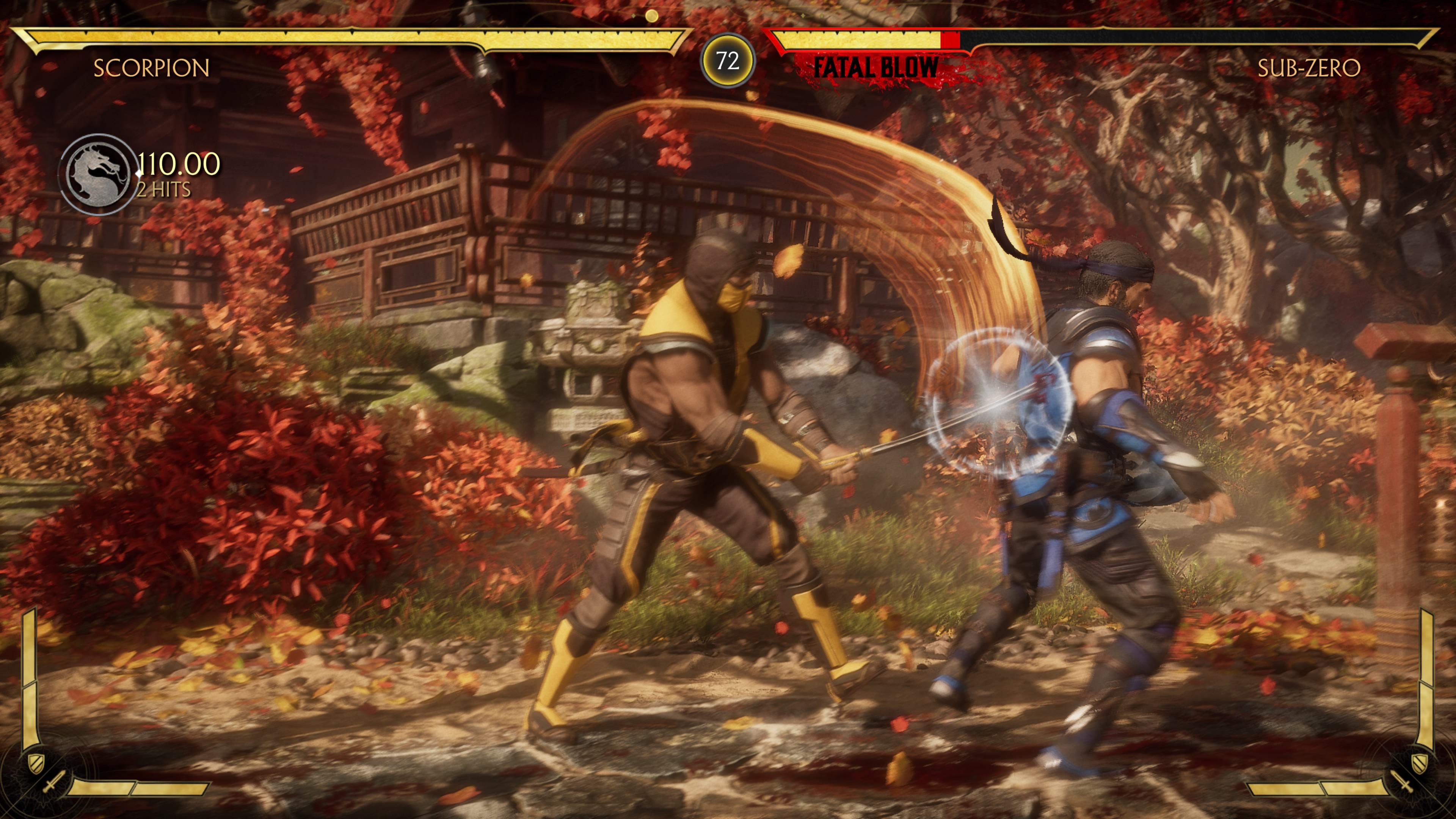
Task: Click the Scorpion player name label
Action: tap(152, 68)
